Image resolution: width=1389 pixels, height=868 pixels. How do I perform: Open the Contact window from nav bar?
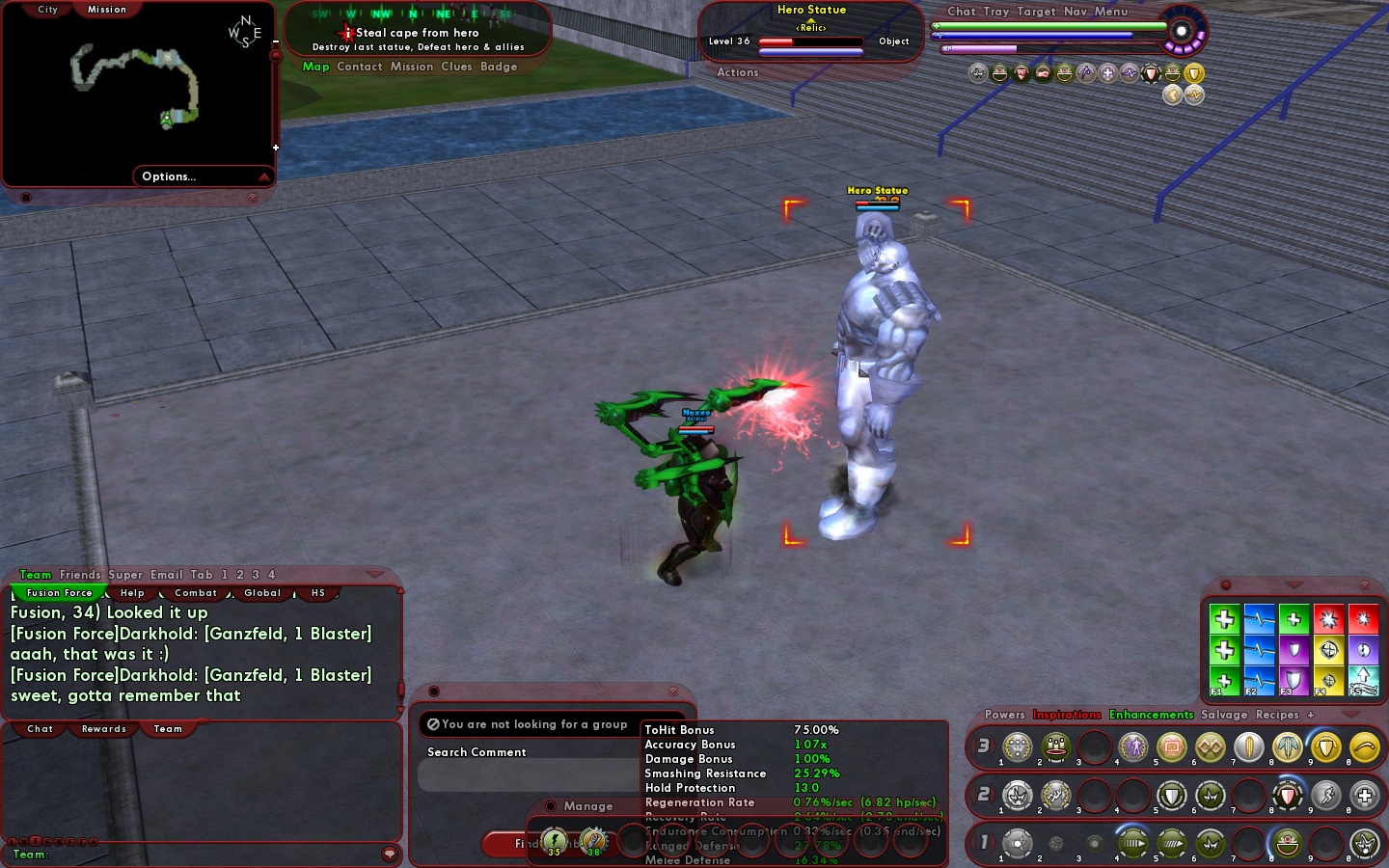[360, 67]
